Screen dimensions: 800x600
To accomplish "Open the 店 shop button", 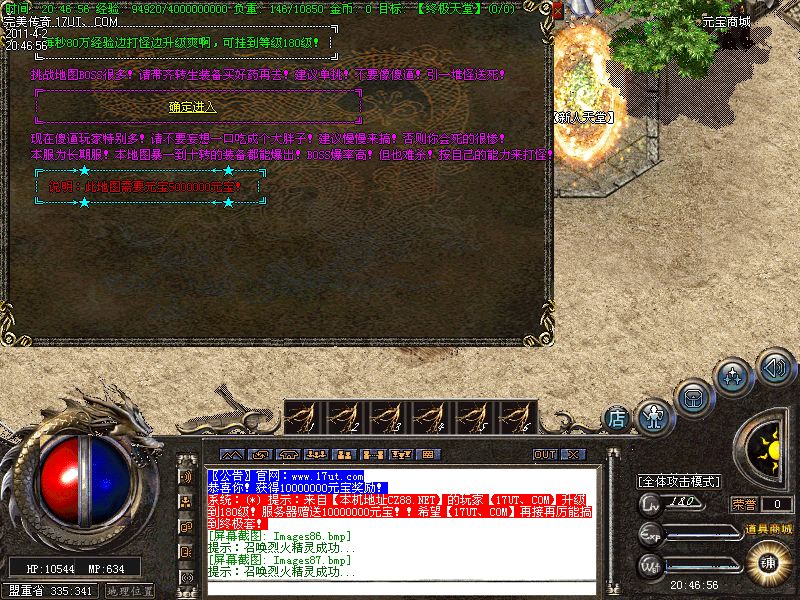I will coord(618,417).
